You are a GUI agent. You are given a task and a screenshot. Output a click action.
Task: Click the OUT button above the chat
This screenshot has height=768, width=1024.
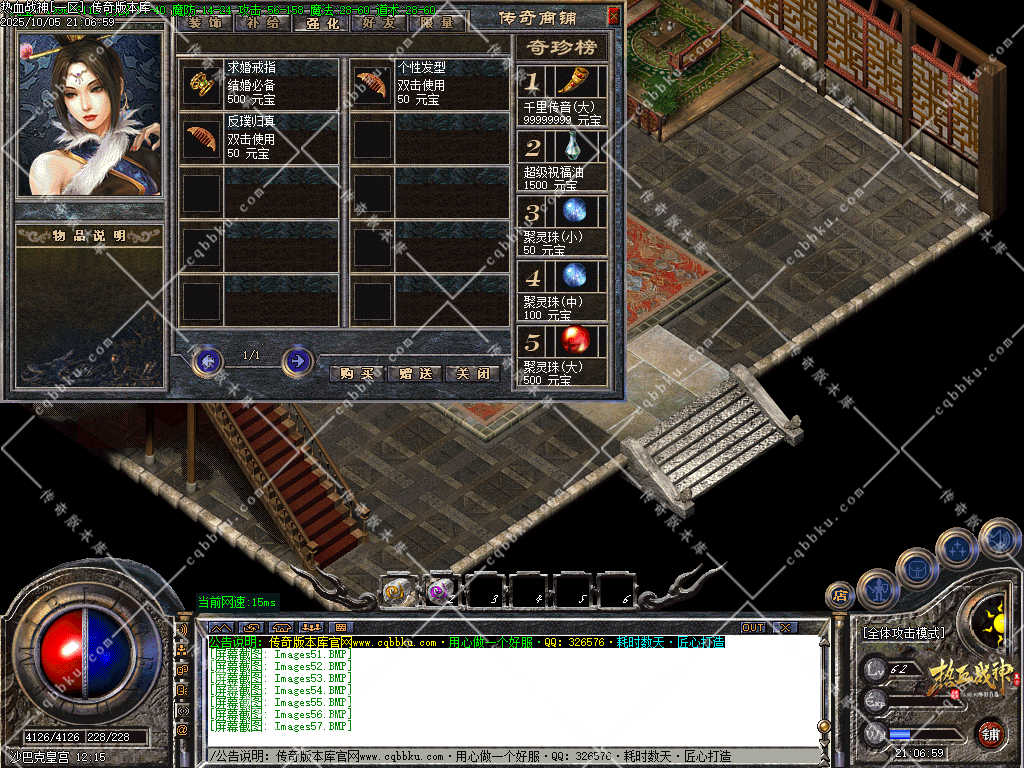tap(753, 627)
